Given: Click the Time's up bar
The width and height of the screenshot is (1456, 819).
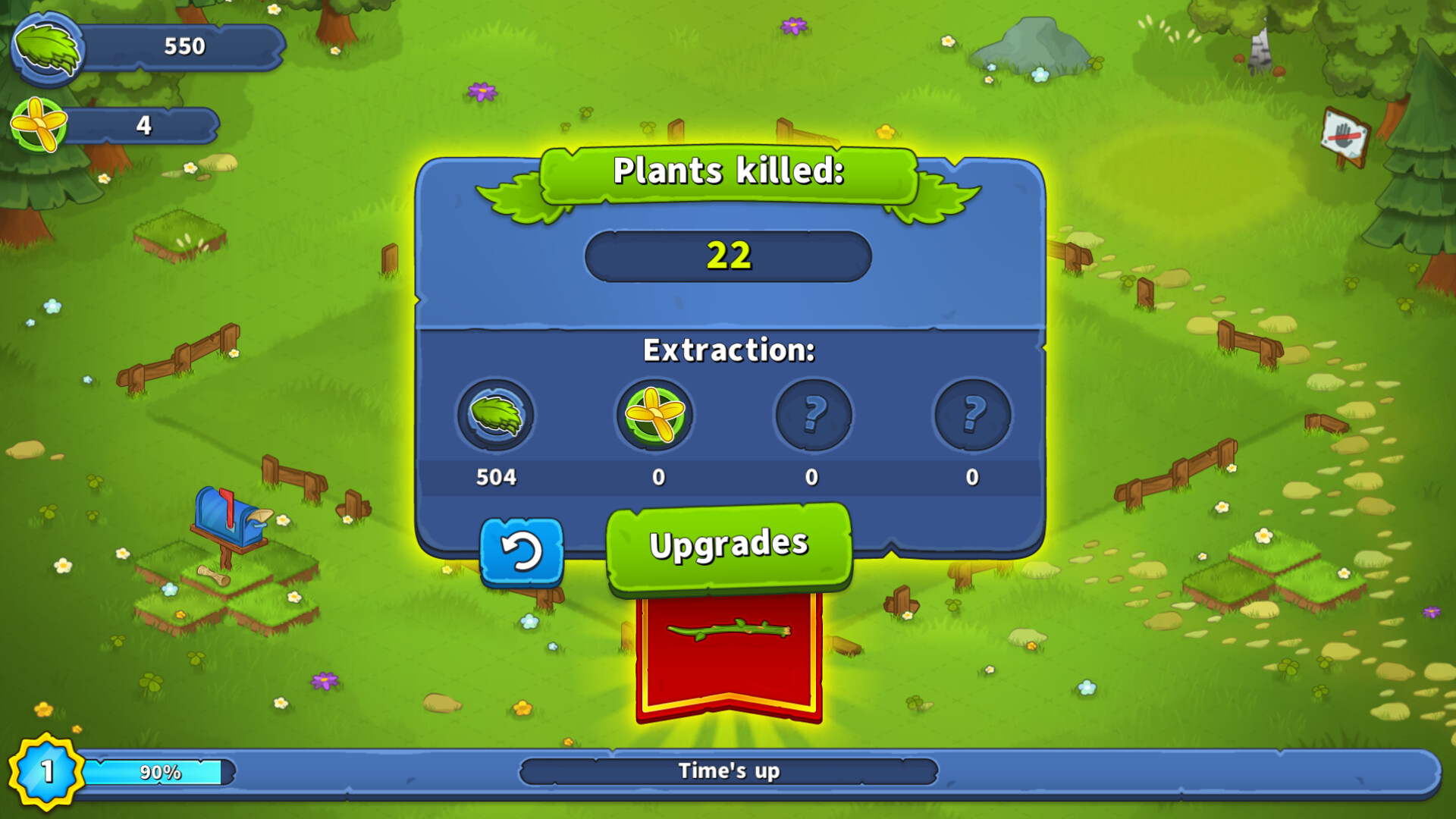Looking at the screenshot, I should click(728, 770).
